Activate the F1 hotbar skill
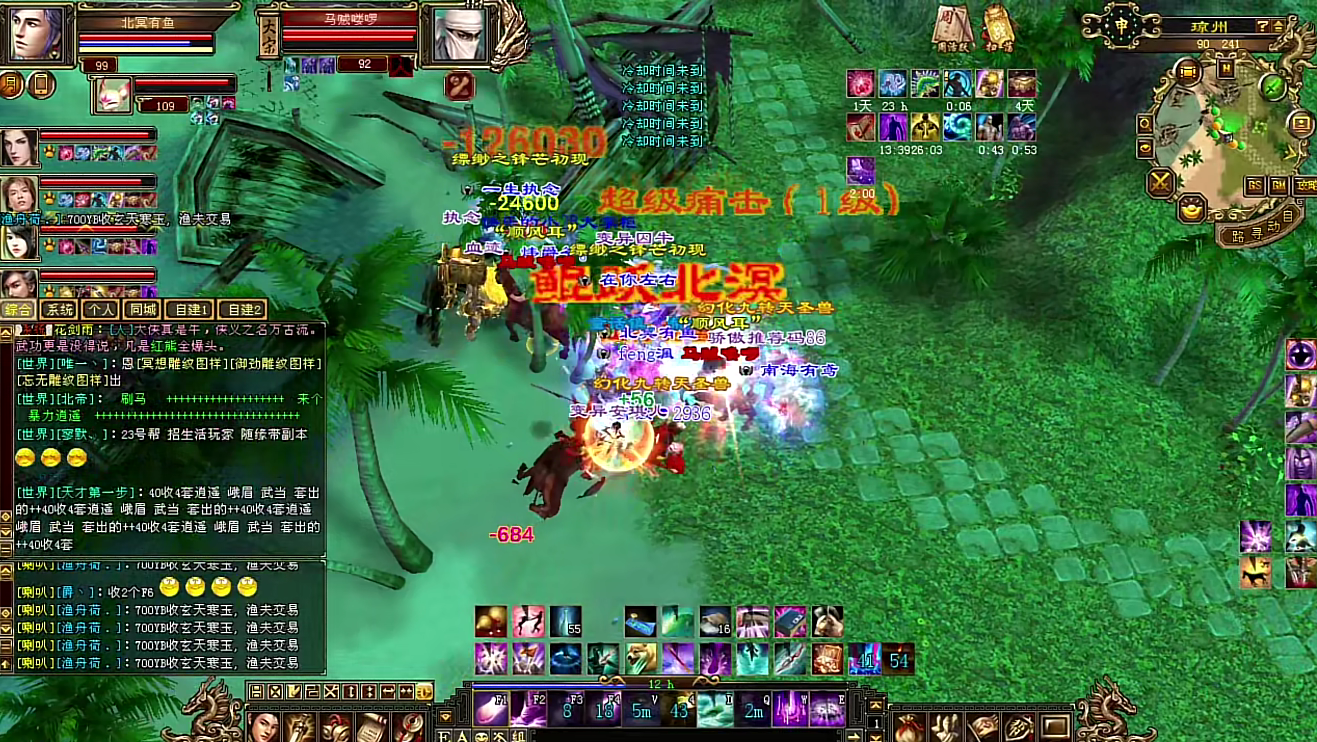 (490, 708)
